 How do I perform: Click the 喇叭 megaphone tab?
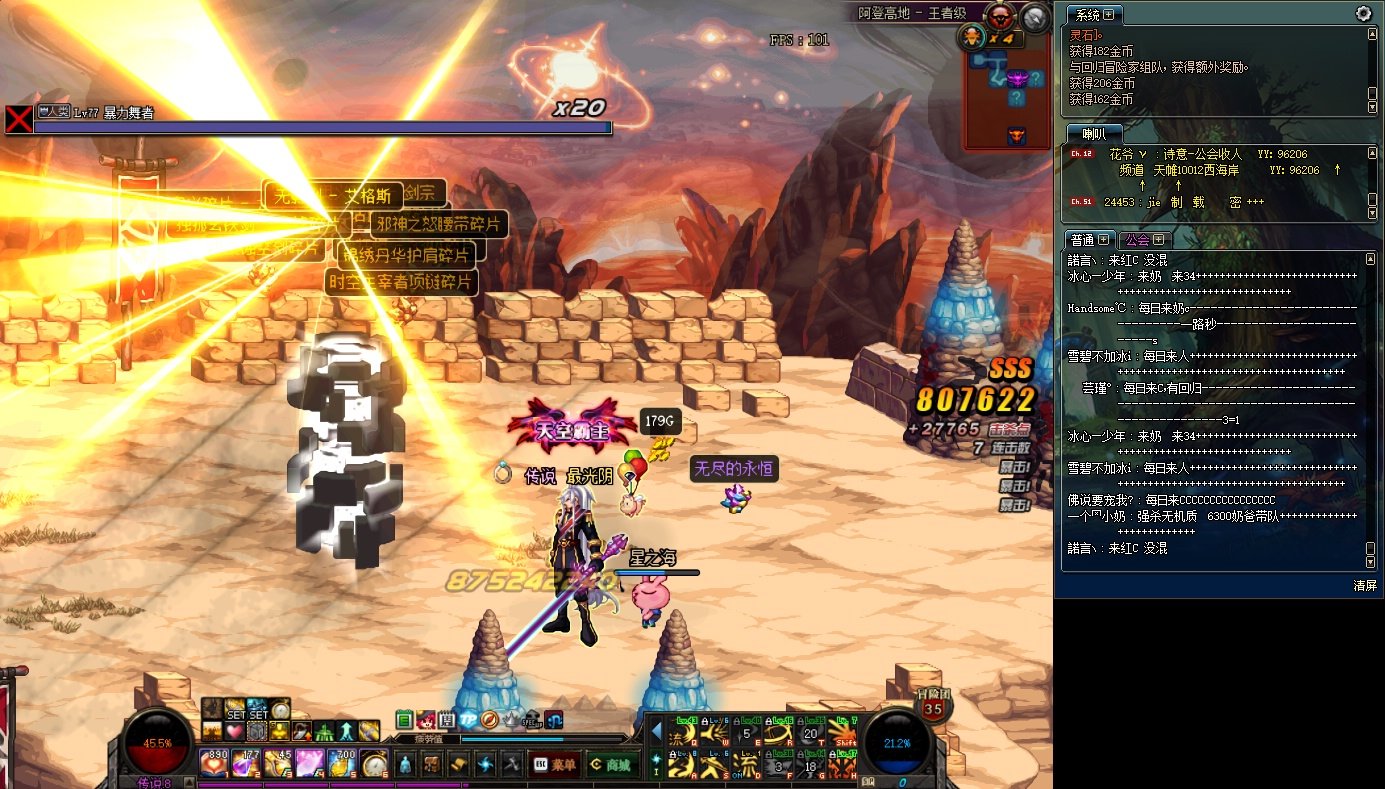point(1092,134)
